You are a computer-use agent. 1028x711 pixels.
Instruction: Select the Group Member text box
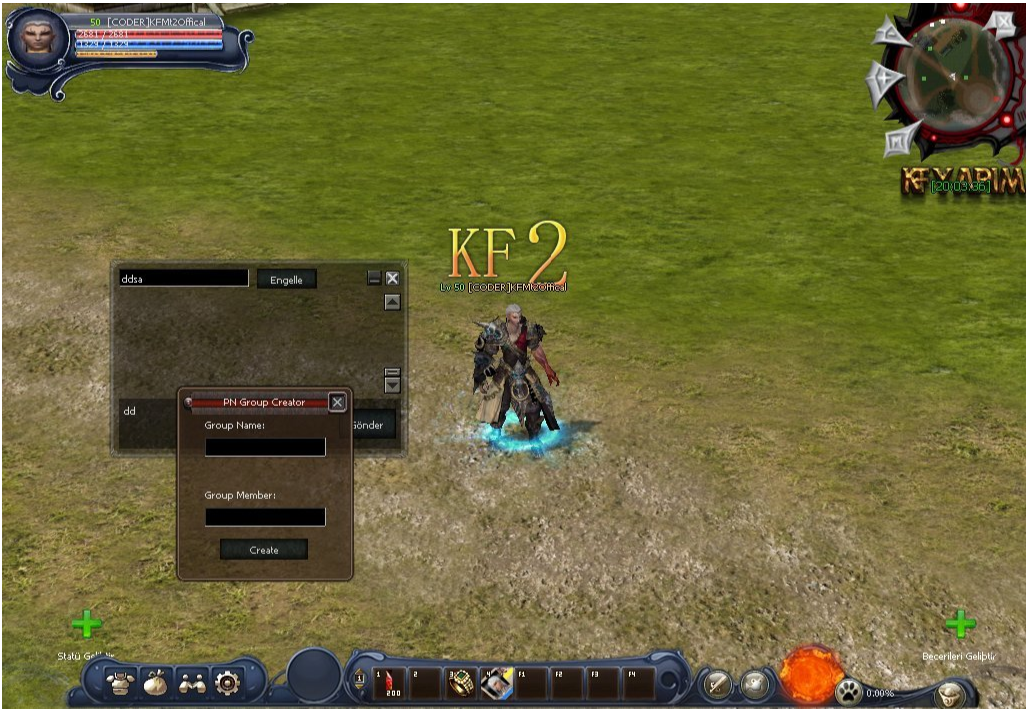click(265, 517)
